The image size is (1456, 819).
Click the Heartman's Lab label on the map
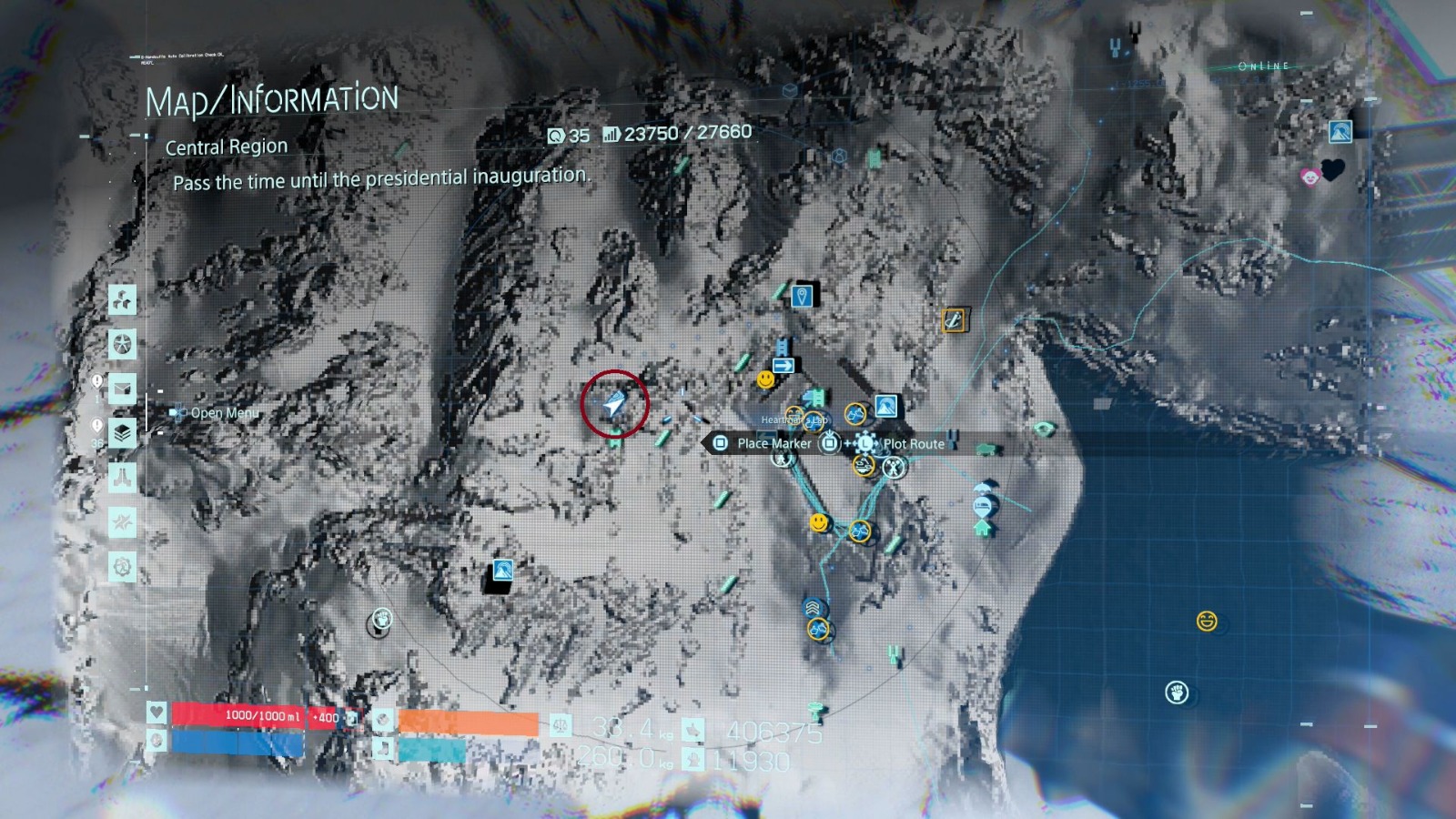[x=794, y=420]
